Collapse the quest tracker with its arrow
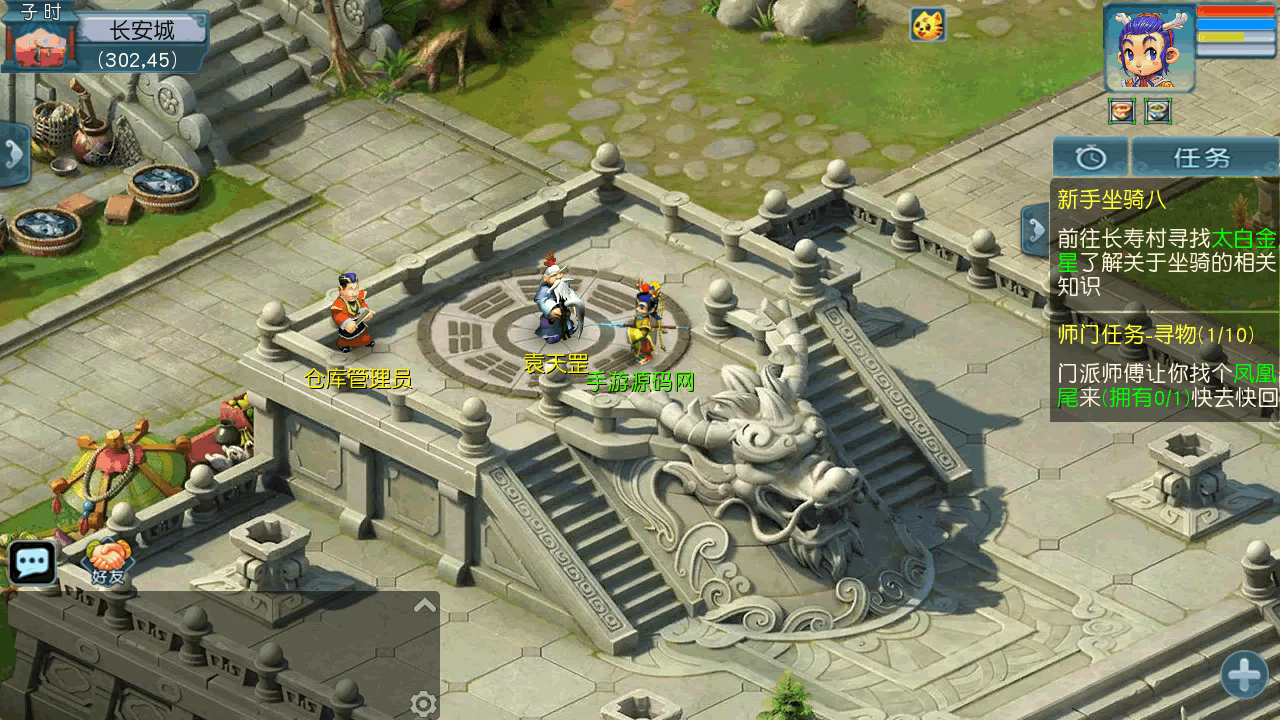1280x720 pixels. 1034,230
